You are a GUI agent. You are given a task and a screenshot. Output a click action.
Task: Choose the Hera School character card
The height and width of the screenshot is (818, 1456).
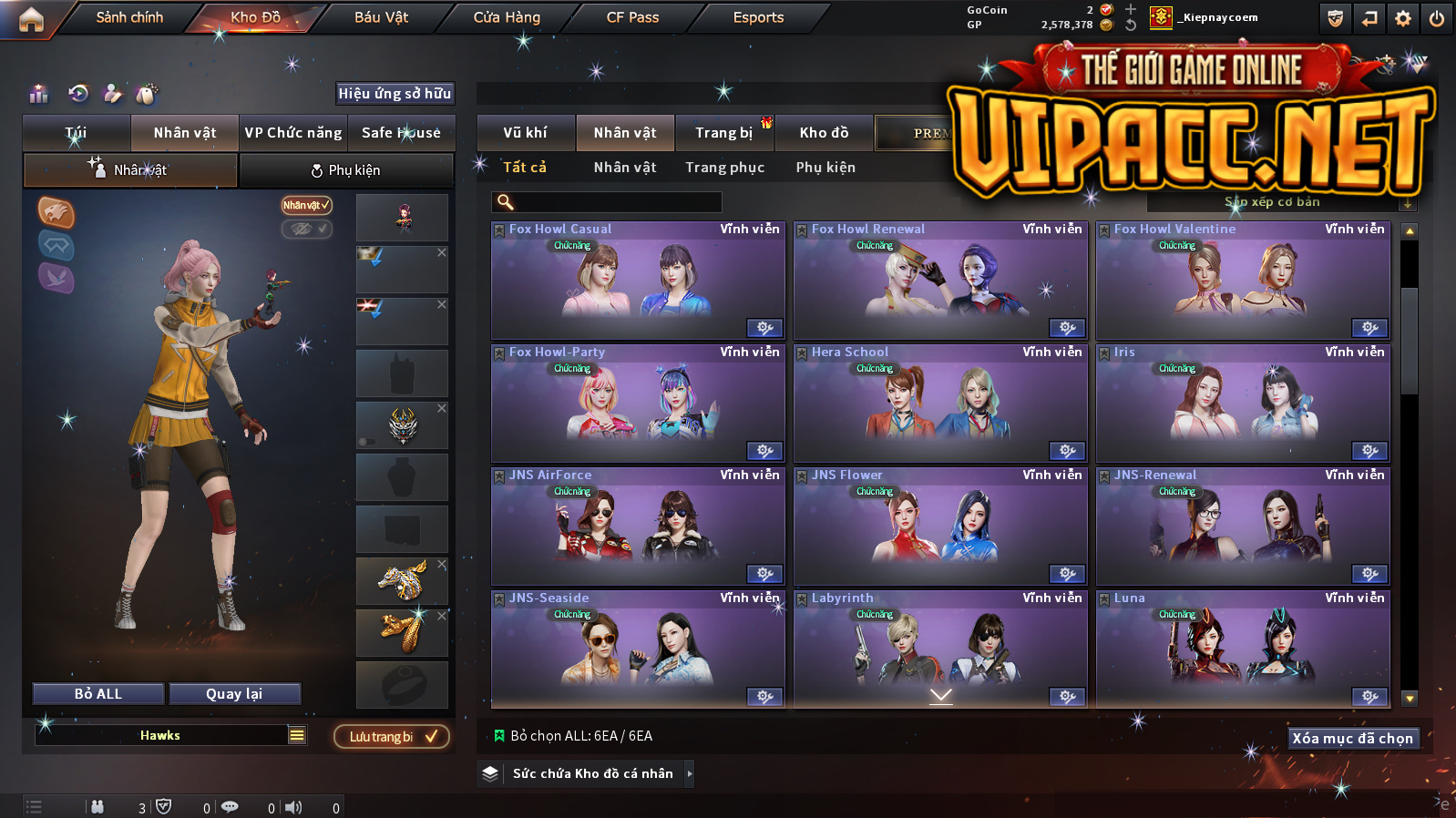pos(939,405)
